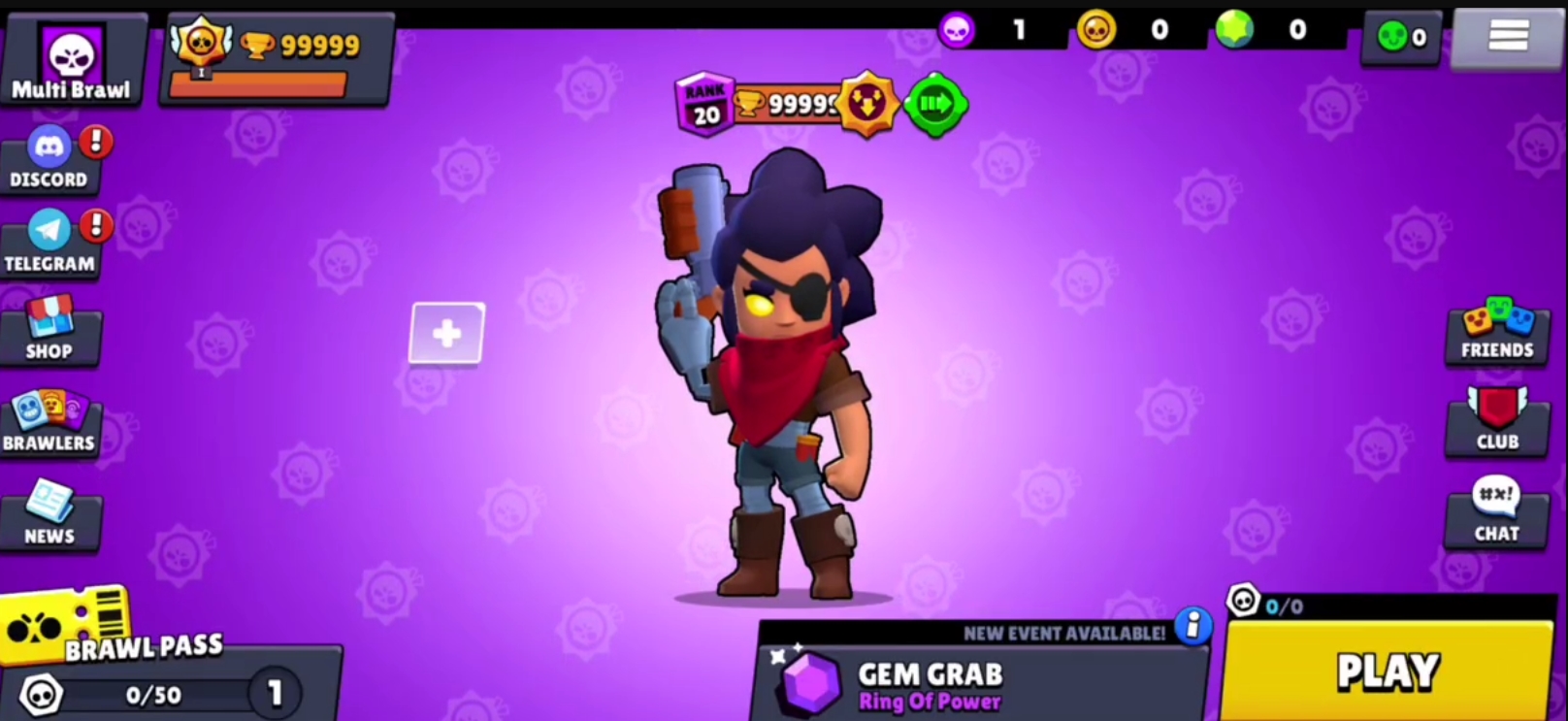Open the Telegram link button
This screenshot has height=721, width=1568.
point(49,244)
